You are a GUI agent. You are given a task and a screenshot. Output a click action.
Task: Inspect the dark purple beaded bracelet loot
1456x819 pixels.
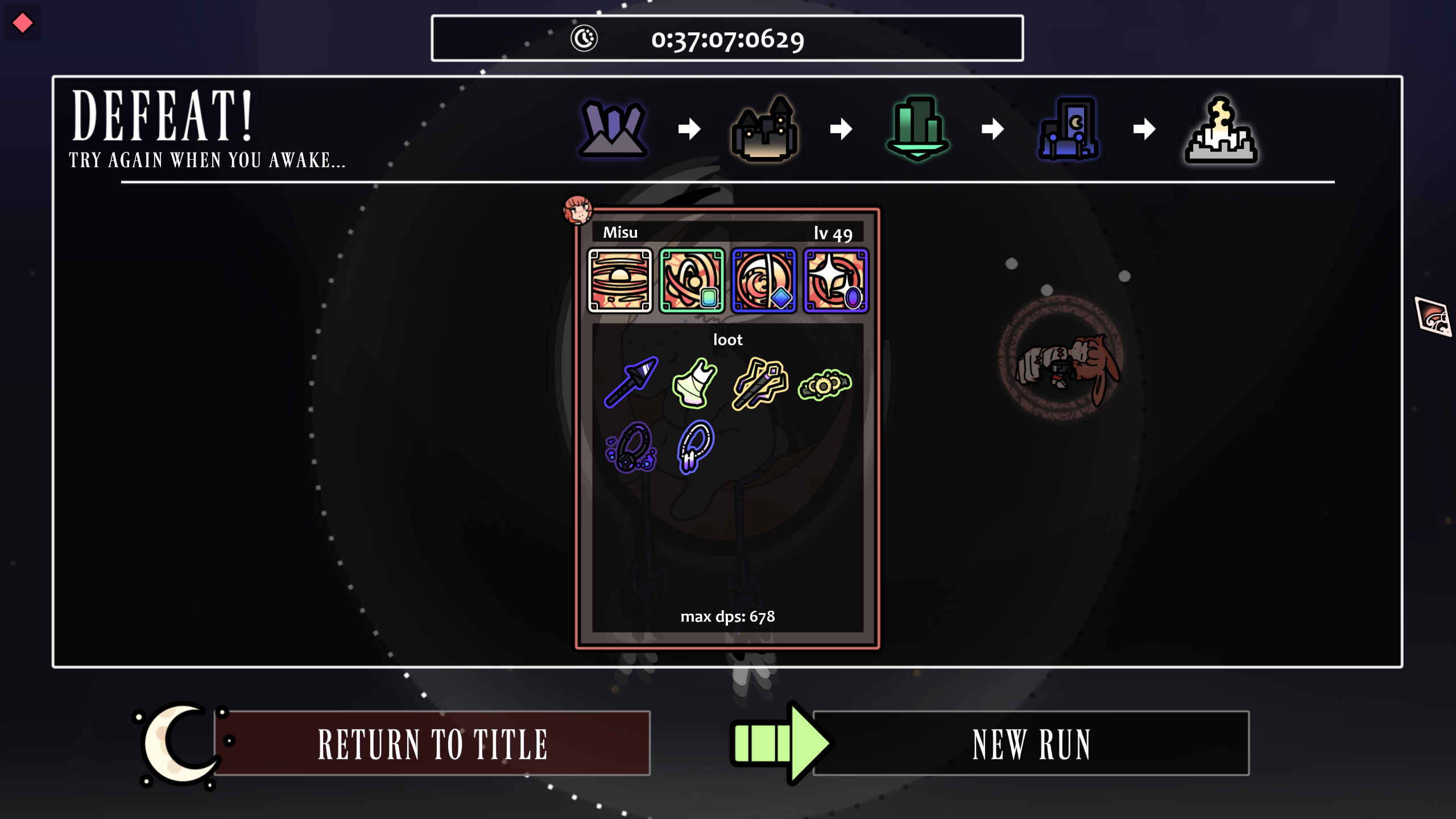[631, 448]
